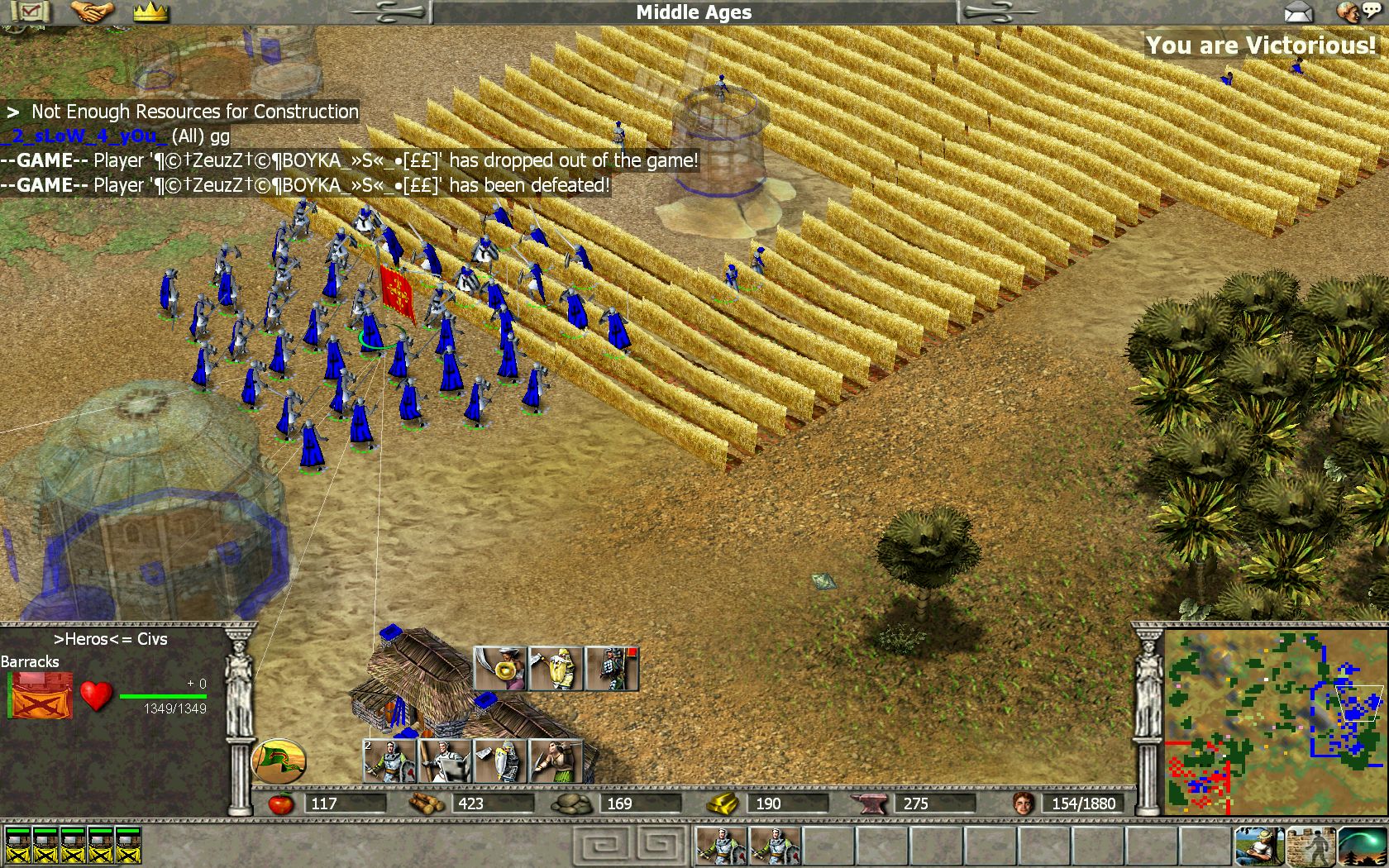Set the barracks rally point flag
The image size is (1389, 868).
(279, 761)
